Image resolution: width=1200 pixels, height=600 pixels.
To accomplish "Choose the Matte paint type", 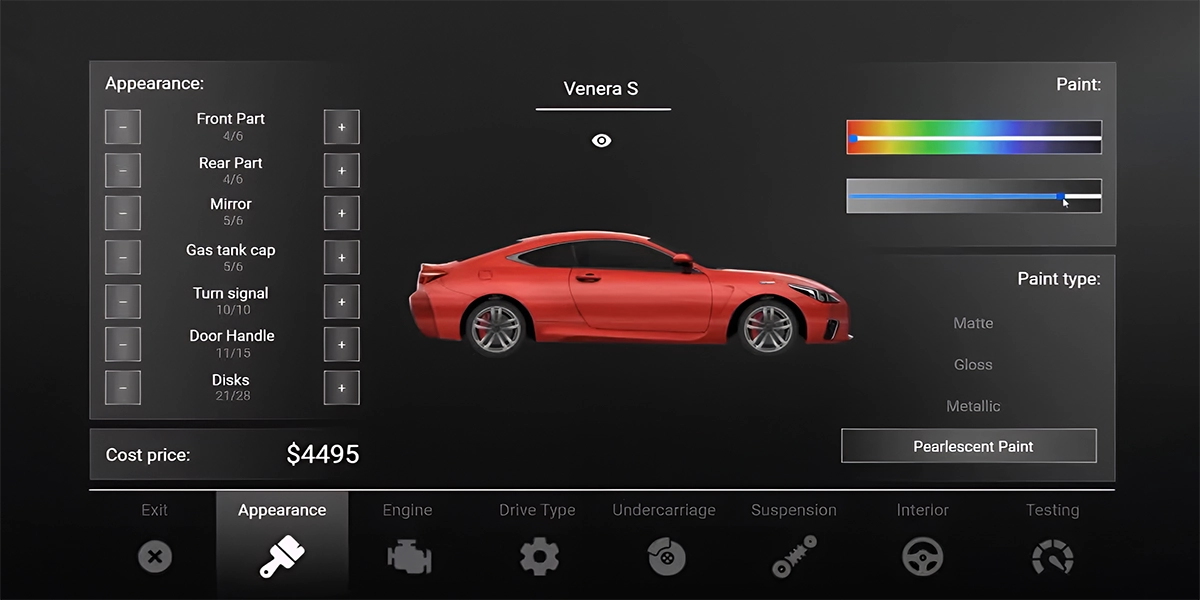I will click(x=973, y=323).
